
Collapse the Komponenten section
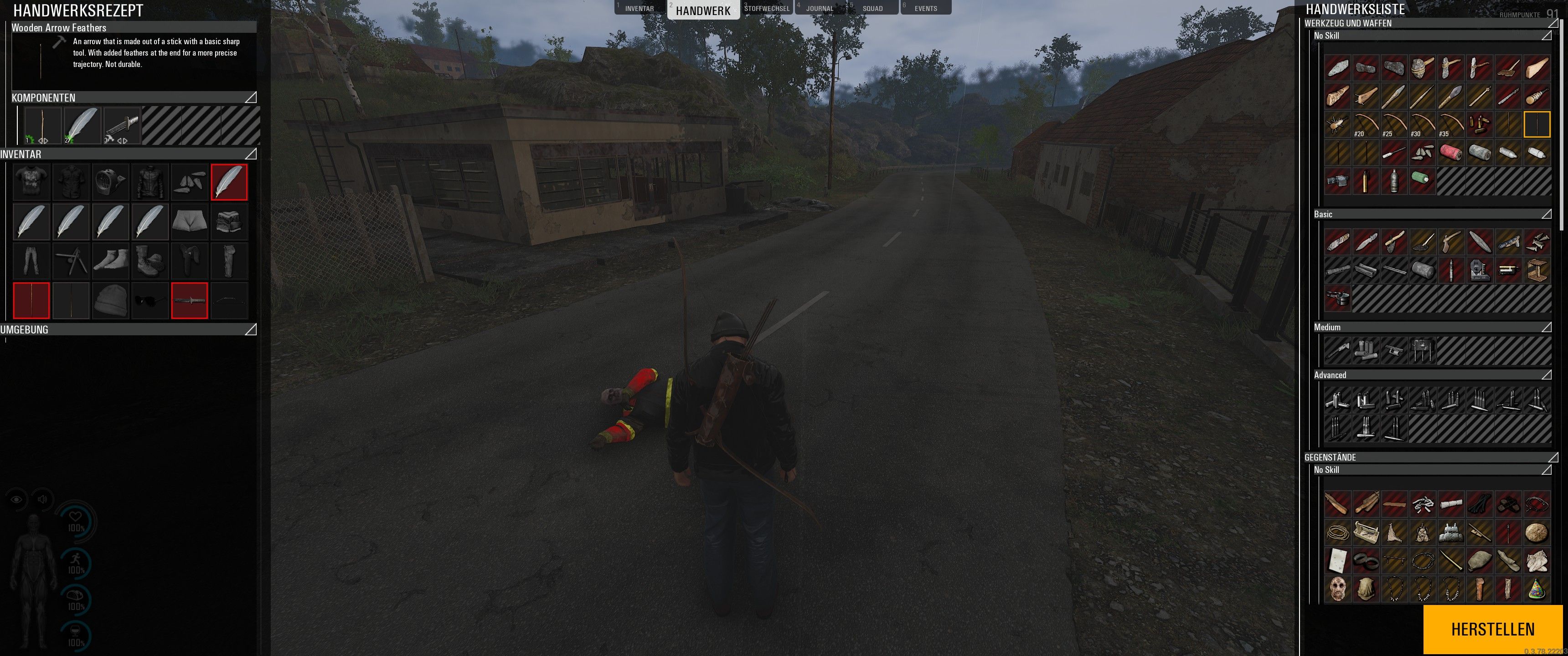[250, 97]
